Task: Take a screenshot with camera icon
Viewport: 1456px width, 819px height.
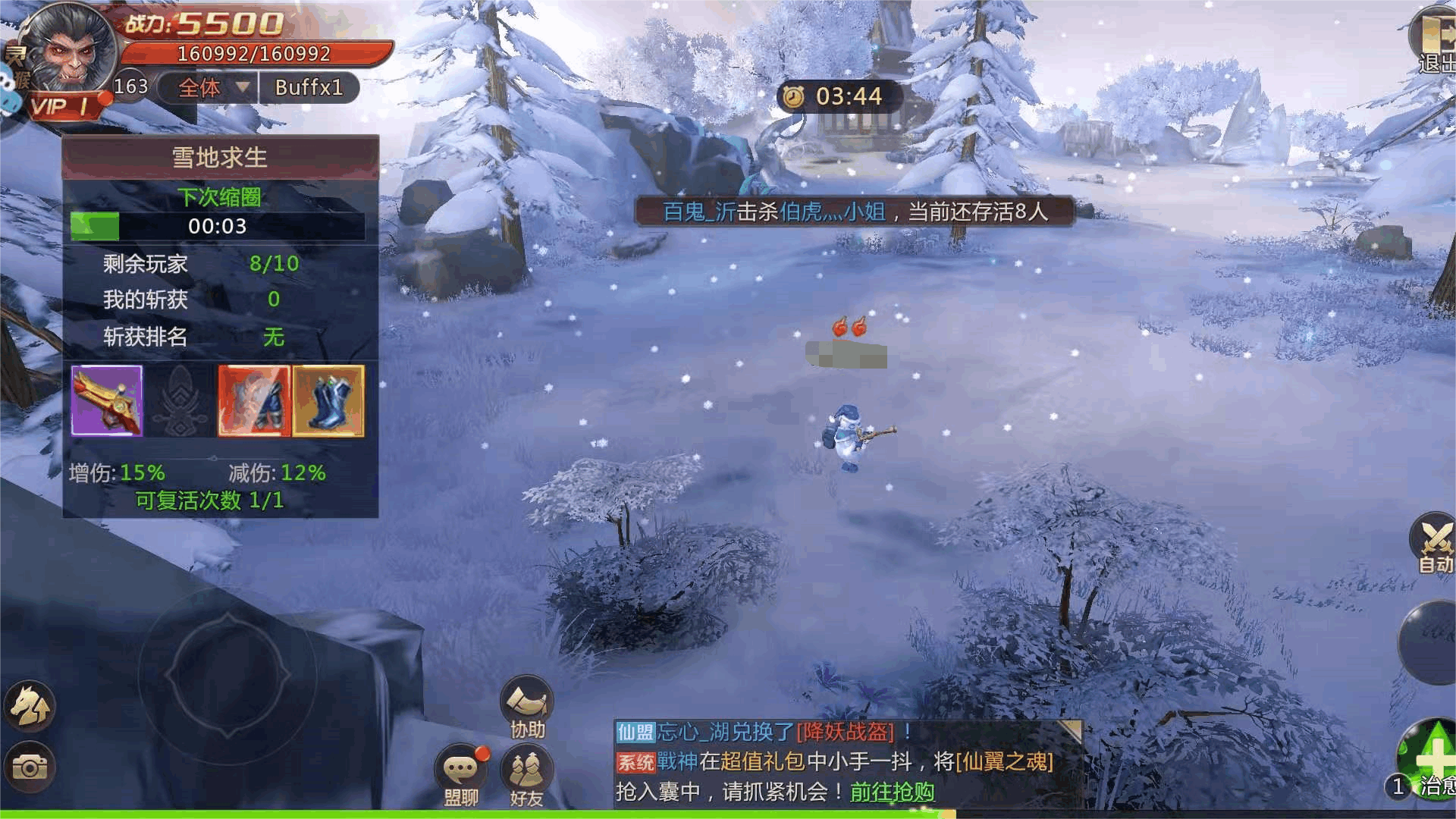Action: (x=30, y=767)
